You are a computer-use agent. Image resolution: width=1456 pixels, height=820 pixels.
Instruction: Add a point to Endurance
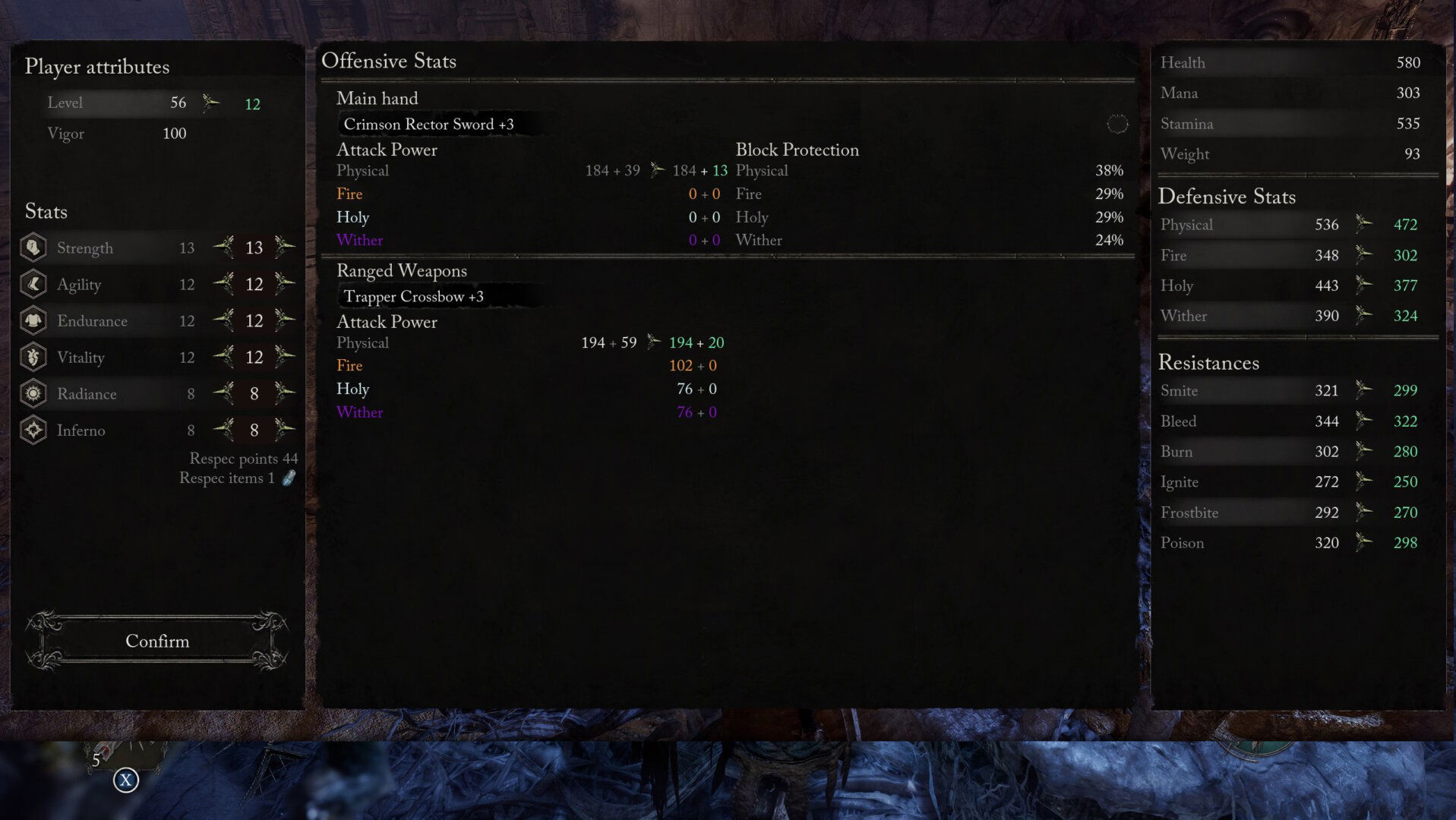(285, 320)
